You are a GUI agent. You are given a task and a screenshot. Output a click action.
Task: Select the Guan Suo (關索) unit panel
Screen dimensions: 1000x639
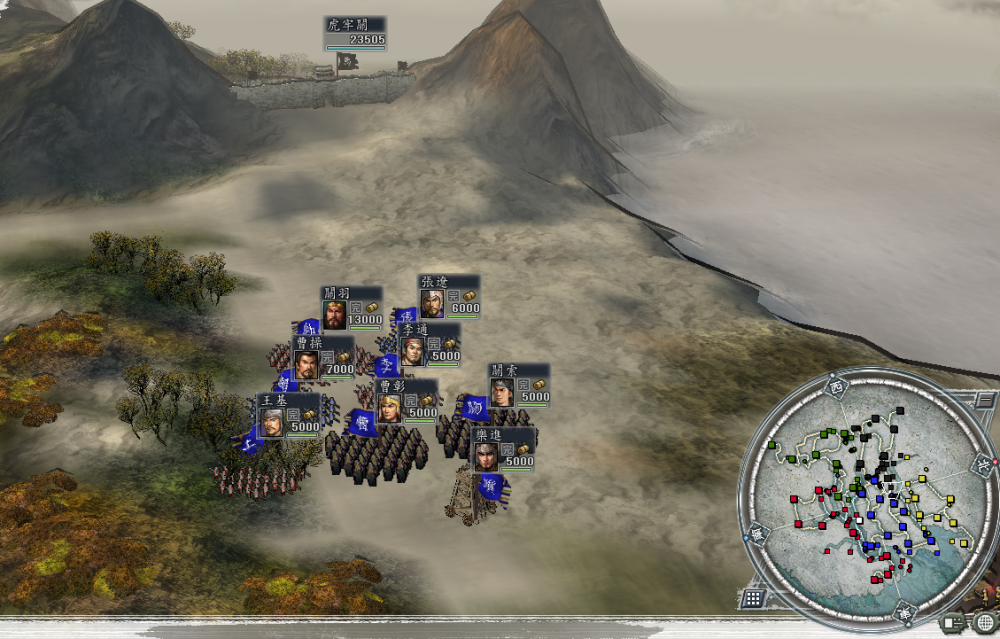pos(519,385)
